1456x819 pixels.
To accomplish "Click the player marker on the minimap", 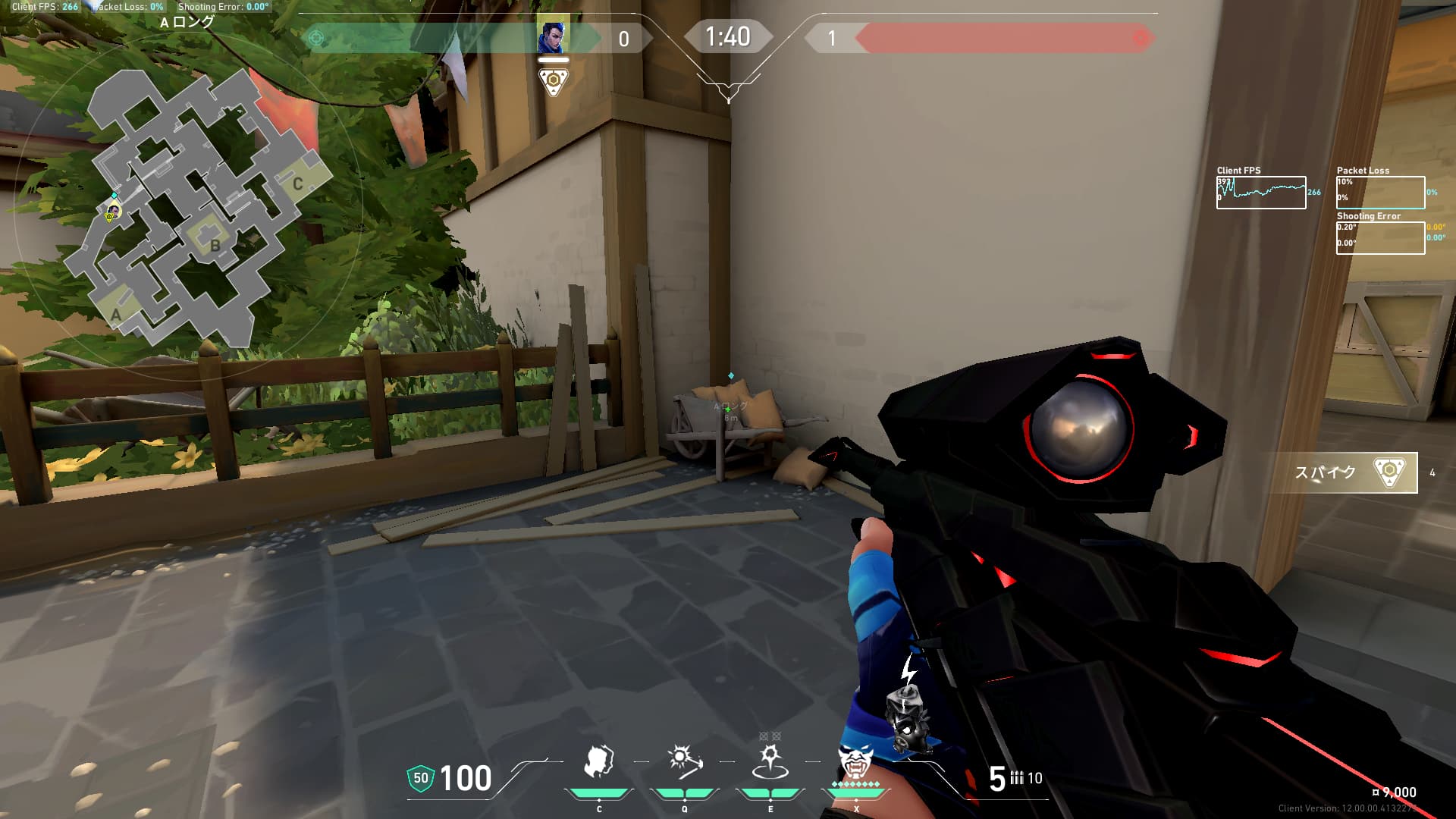I will 113,212.
